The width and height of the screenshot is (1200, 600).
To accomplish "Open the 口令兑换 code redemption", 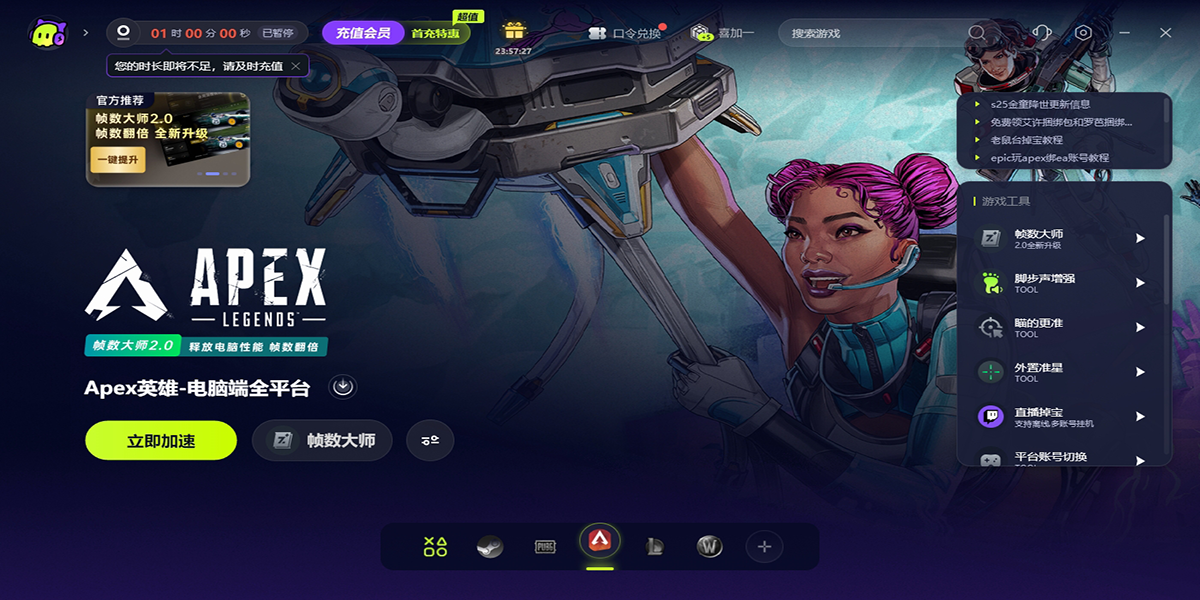I will (x=626, y=33).
